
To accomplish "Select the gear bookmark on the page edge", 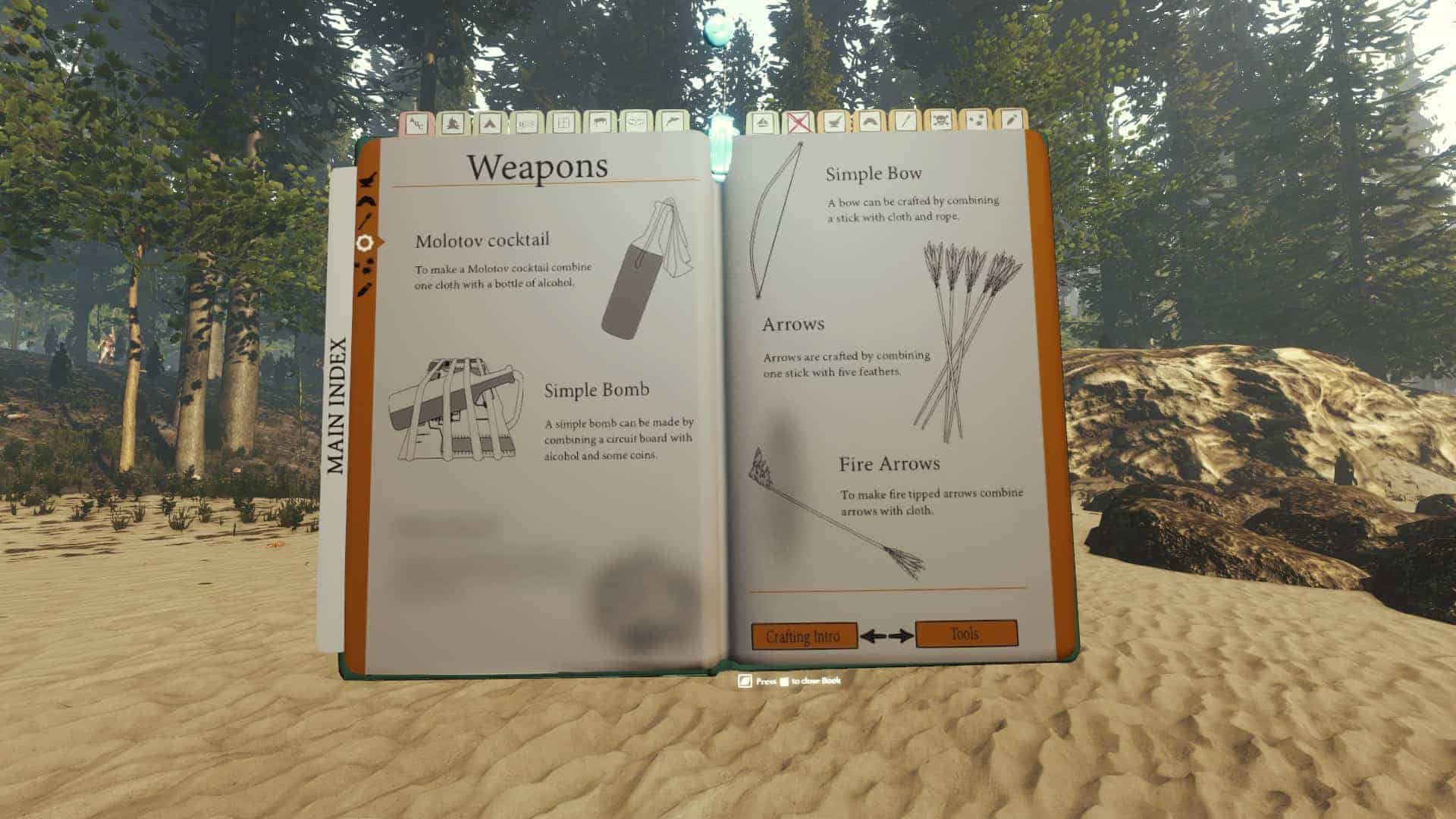I will [365, 243].
